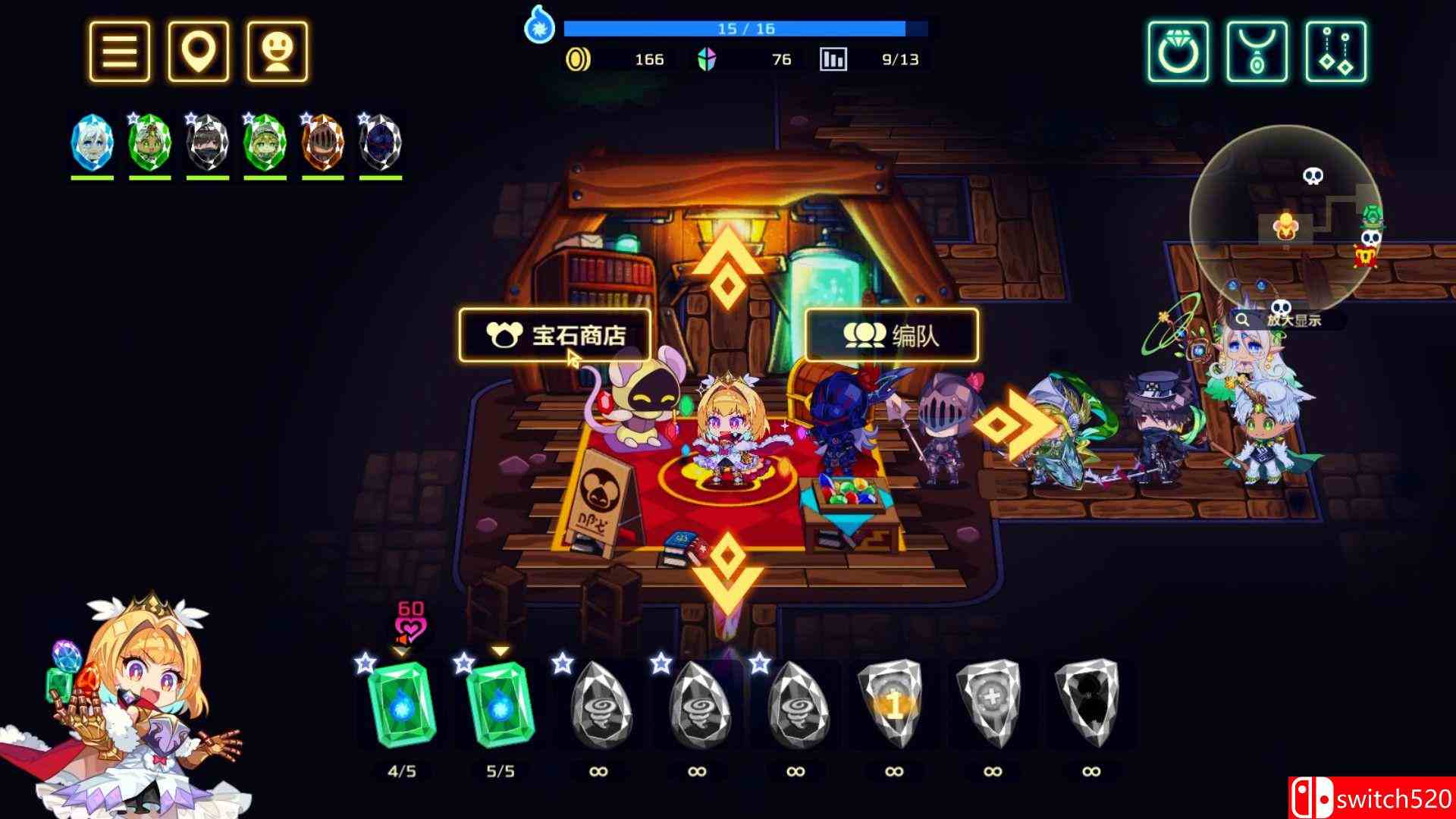Click the 15/16 blue mana progress bar
1456x819 pixels.
click(745, 28)
